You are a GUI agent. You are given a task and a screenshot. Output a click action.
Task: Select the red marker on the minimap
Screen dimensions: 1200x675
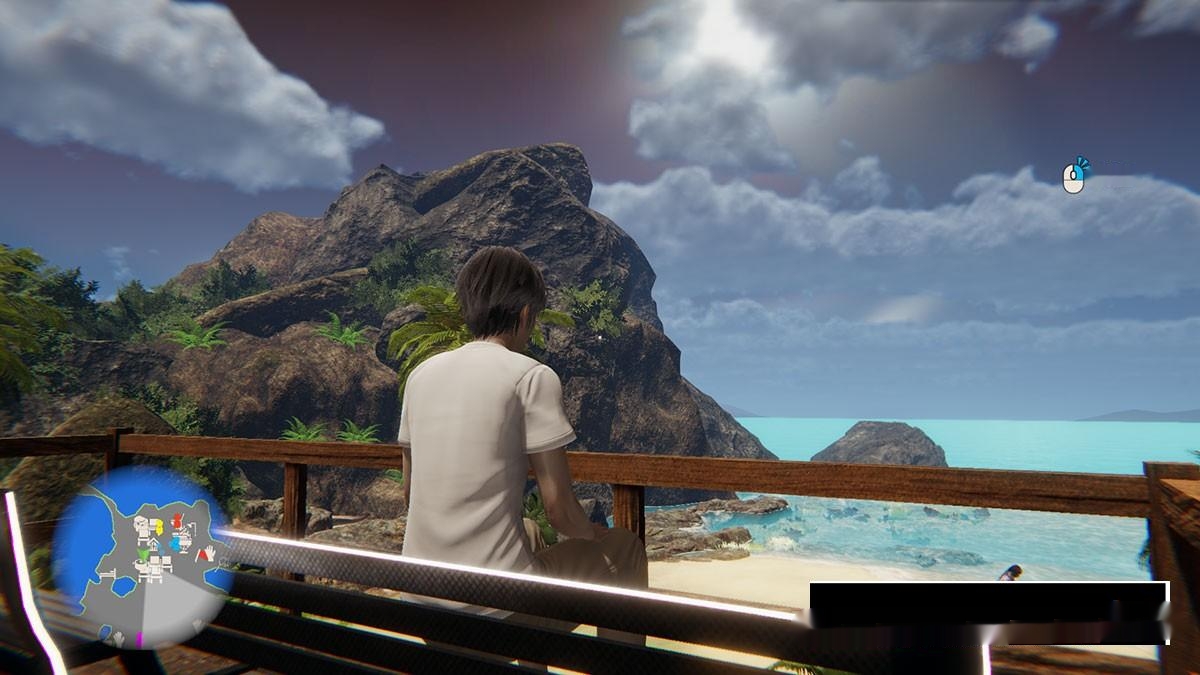(x=178, y=523)
